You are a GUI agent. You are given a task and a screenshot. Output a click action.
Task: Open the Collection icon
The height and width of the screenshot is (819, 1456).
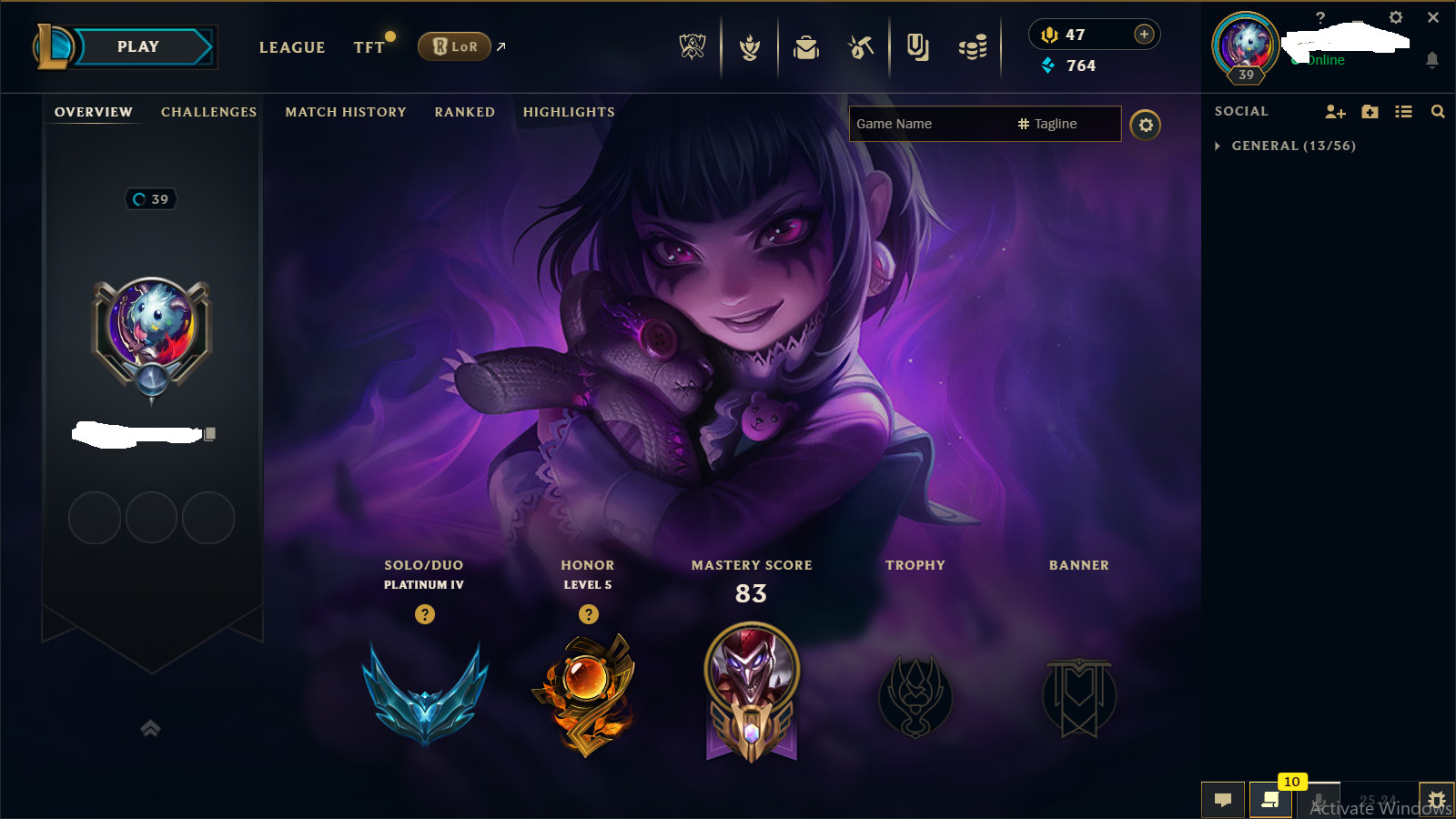click(x=916, y=45)
